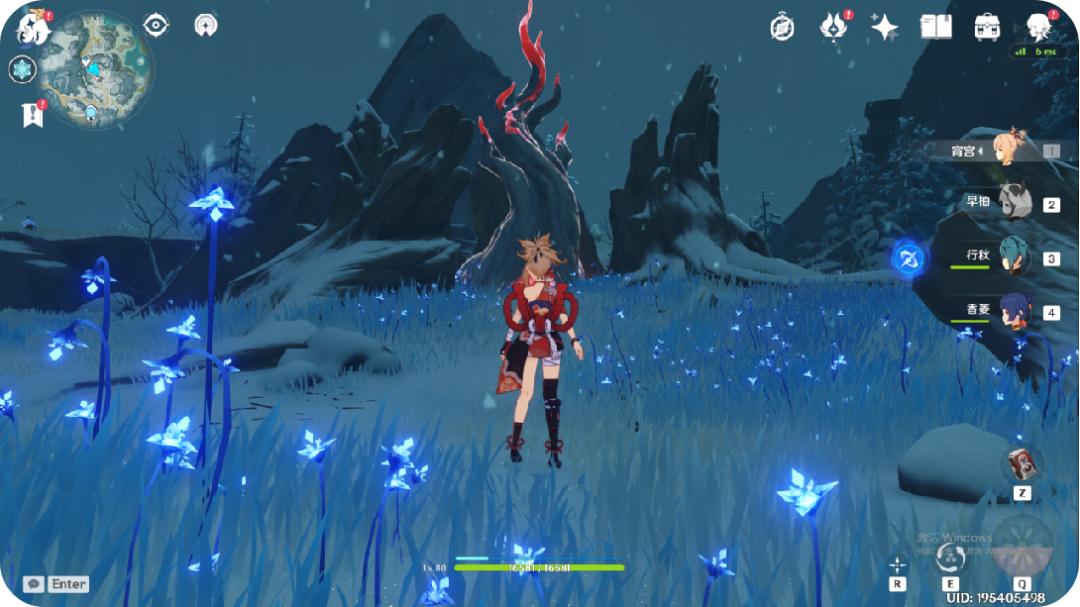Switch to party member 香菱
Image resolution: width=1080 pixels, height=607 pixels.
[1012, 310]
